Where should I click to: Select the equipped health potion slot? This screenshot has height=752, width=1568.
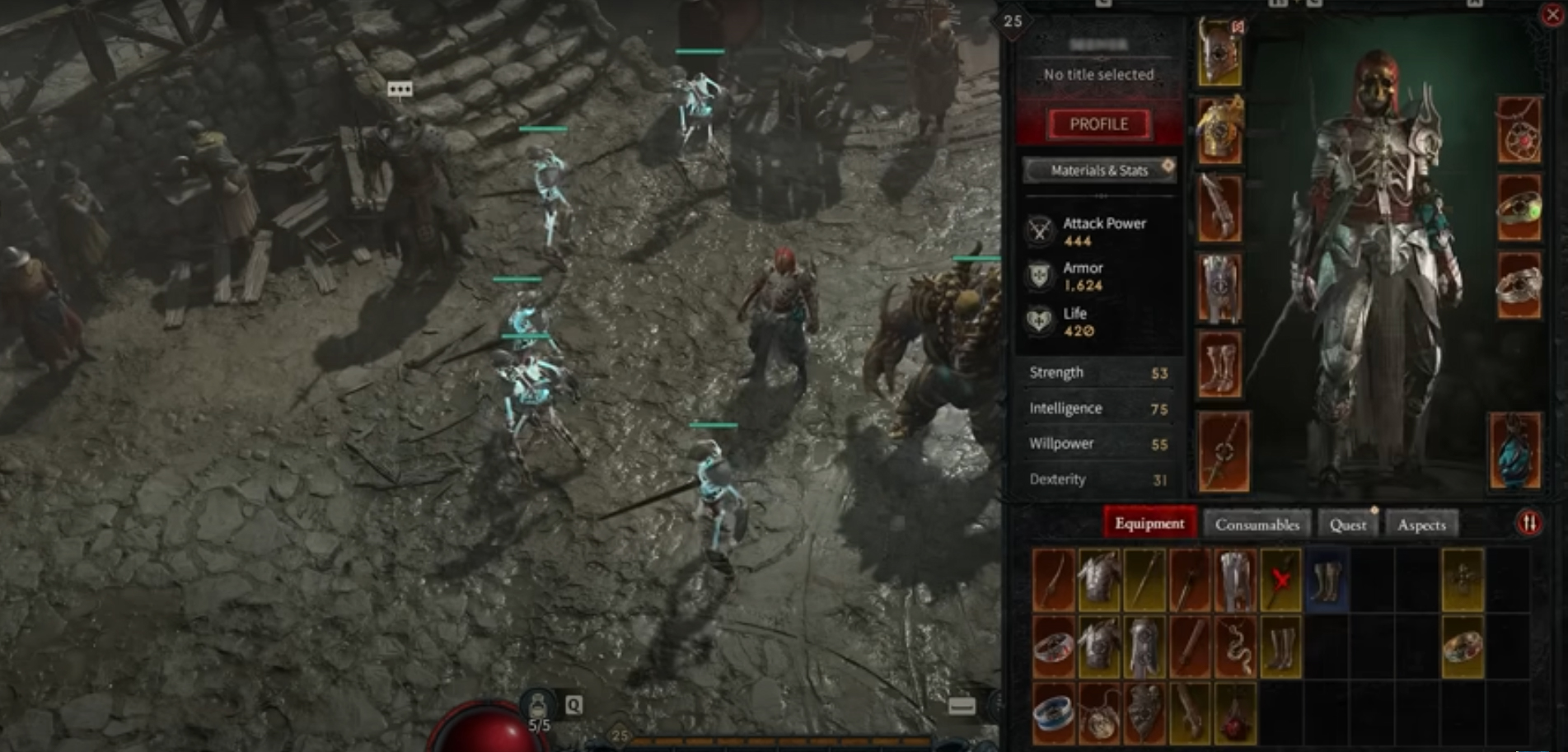pyautogui.click(x=1517, y=449)
